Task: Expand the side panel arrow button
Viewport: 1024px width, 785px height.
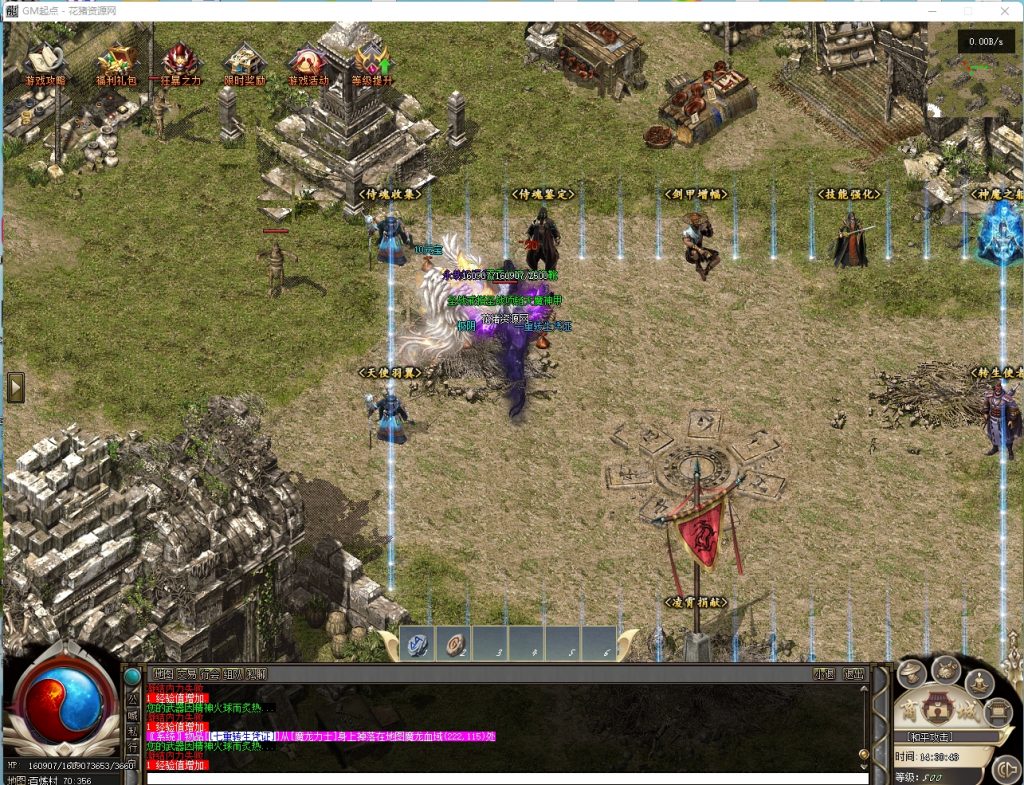Action: click(15, 387)
